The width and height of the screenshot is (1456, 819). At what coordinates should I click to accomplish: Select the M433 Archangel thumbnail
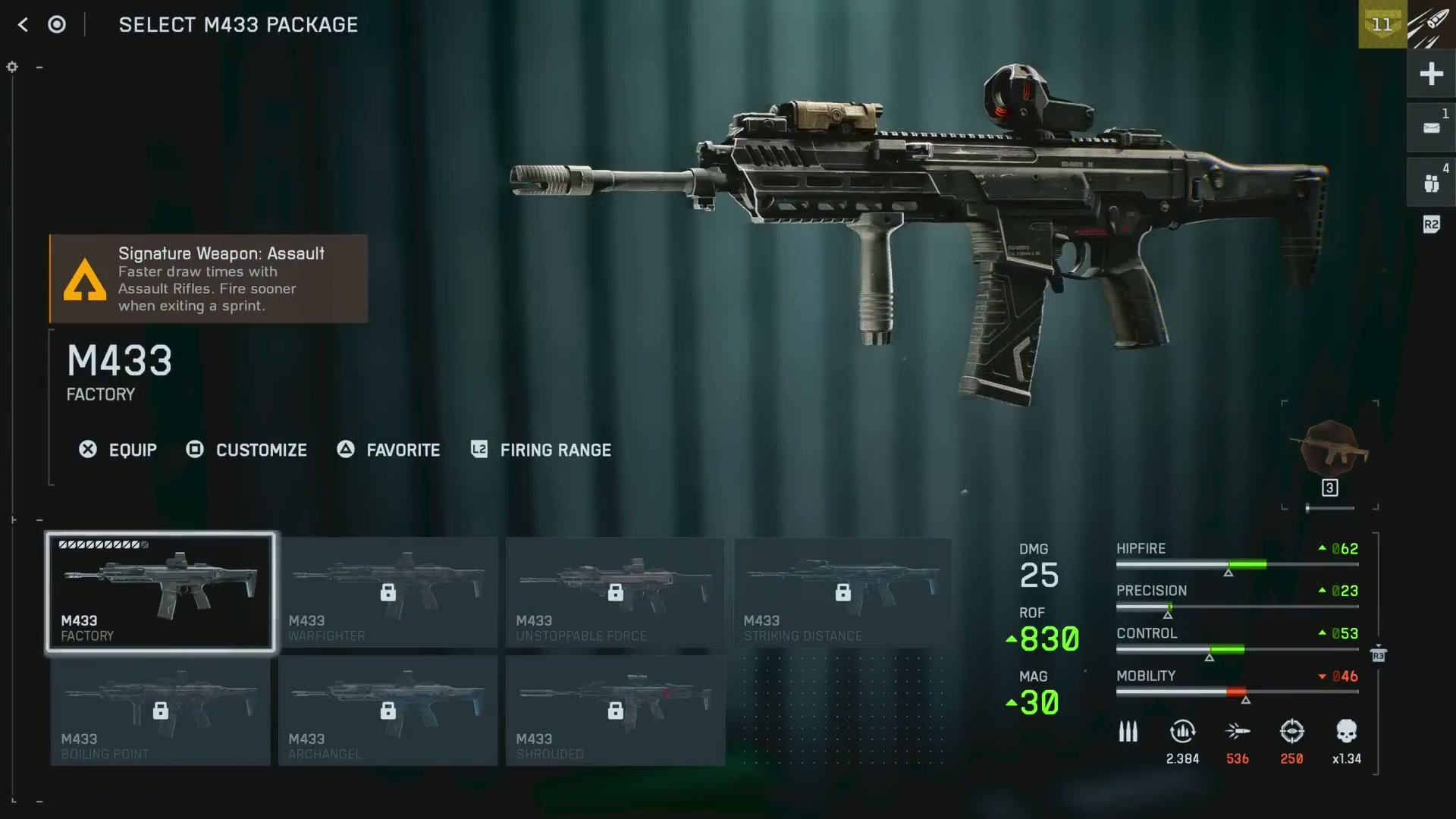coord(388,711)
